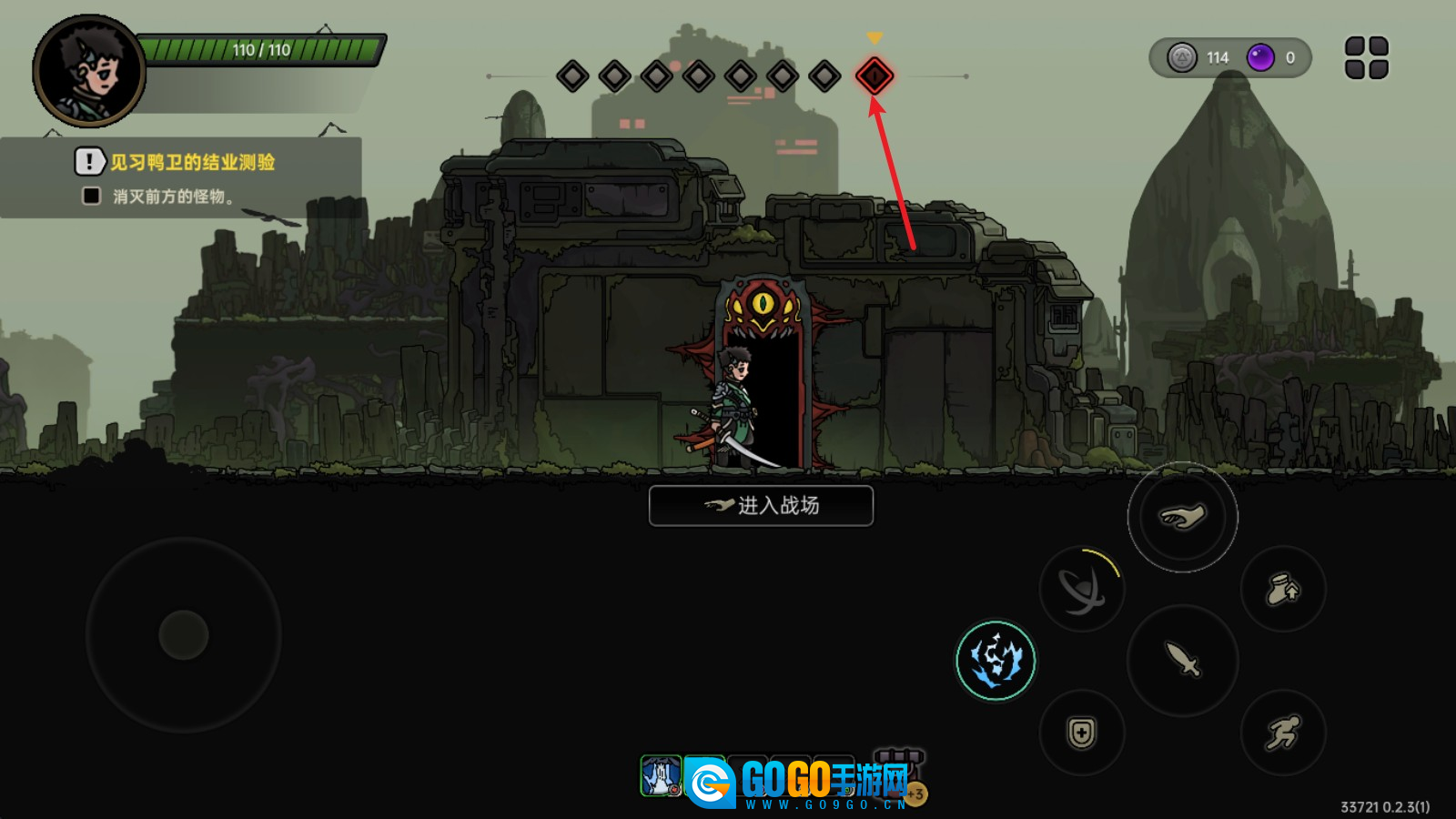Tap the silver coin currency counter
Image resolution: width=1456 pixels, height=819 pixels.
pyautogui.click(x=1200, y=58)
